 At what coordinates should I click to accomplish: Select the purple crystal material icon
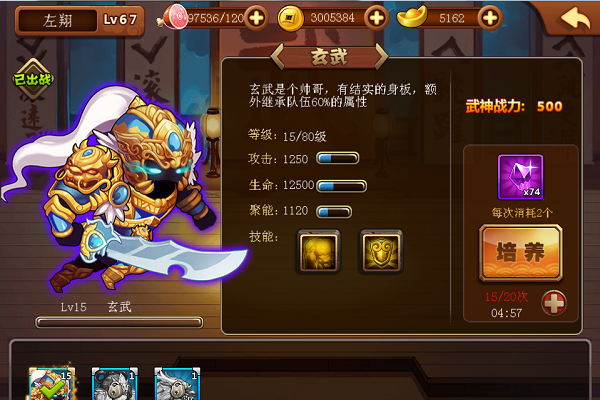click(x=520, y=177)
